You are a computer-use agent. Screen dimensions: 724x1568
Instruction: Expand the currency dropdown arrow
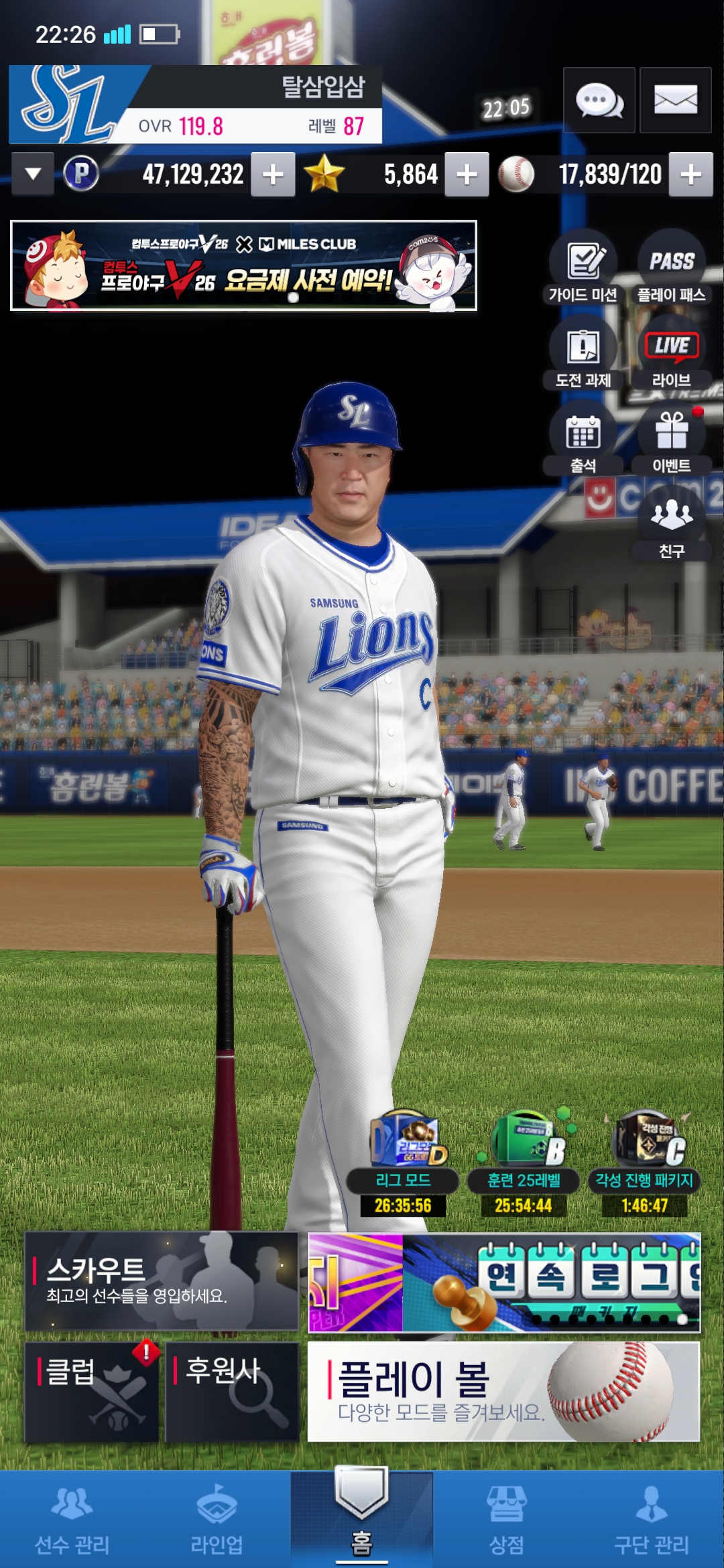pyautogui.click(x=33, y=174)
